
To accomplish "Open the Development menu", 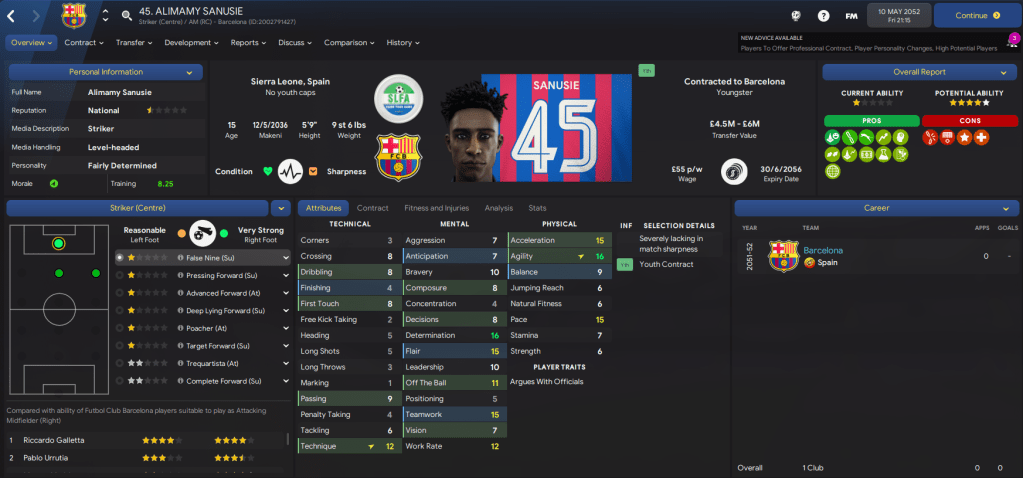I will click(192, 43).
